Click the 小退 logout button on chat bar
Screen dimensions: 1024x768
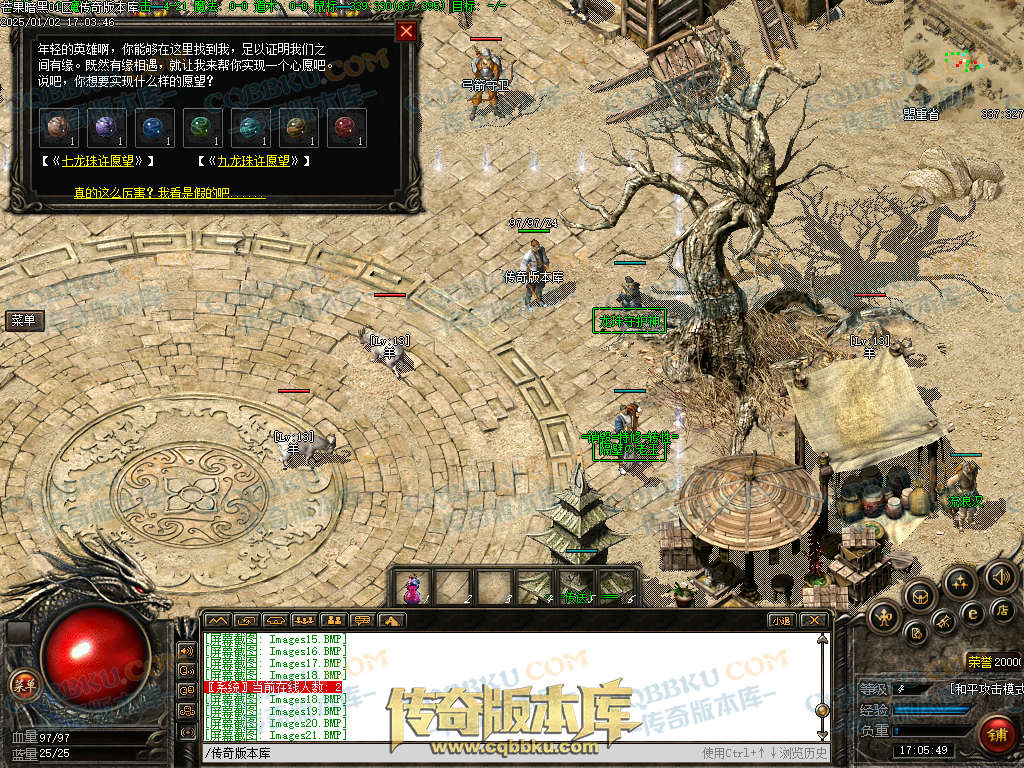click(781, 620)
